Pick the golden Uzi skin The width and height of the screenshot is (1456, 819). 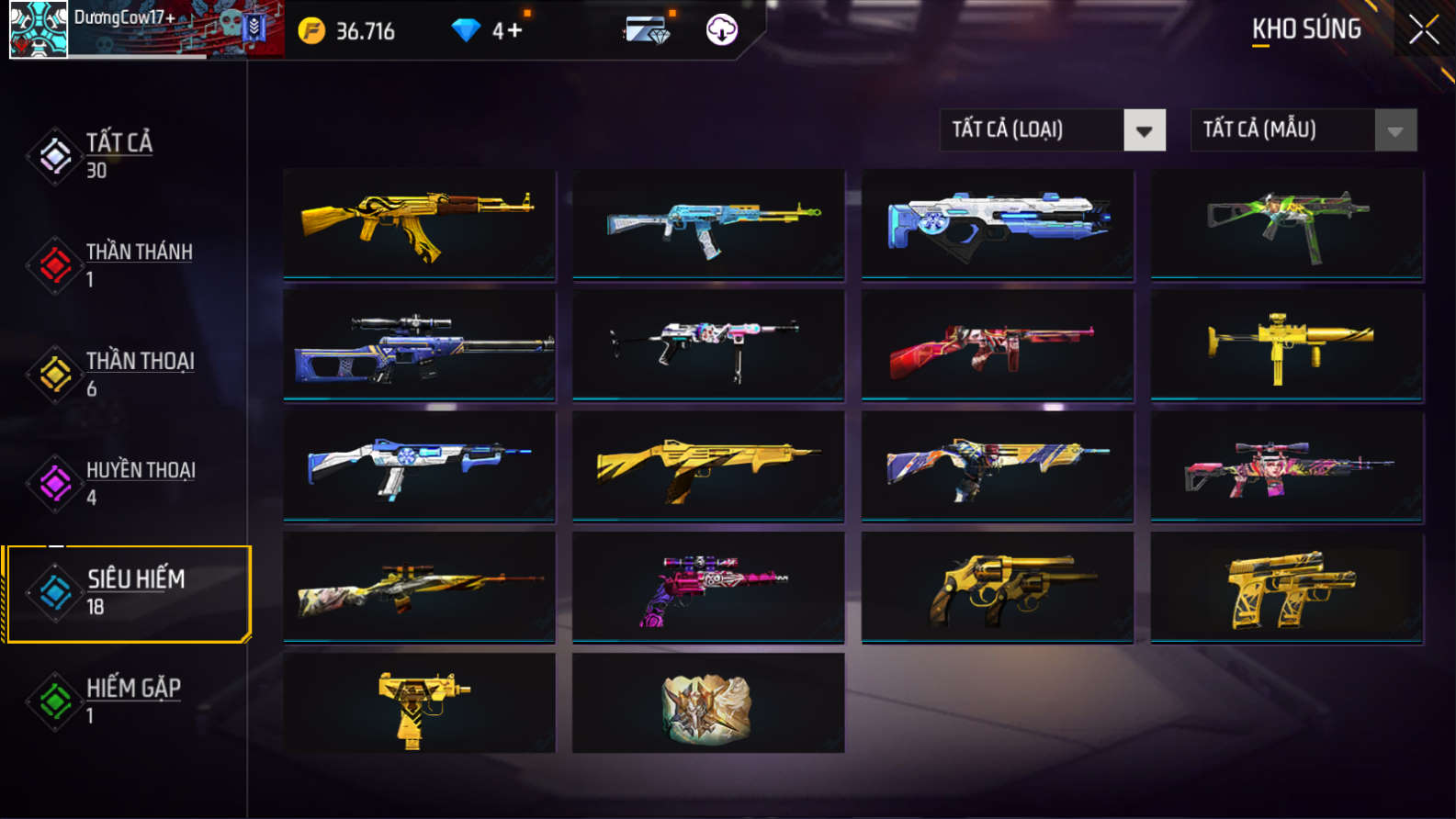tap(419, 703)
